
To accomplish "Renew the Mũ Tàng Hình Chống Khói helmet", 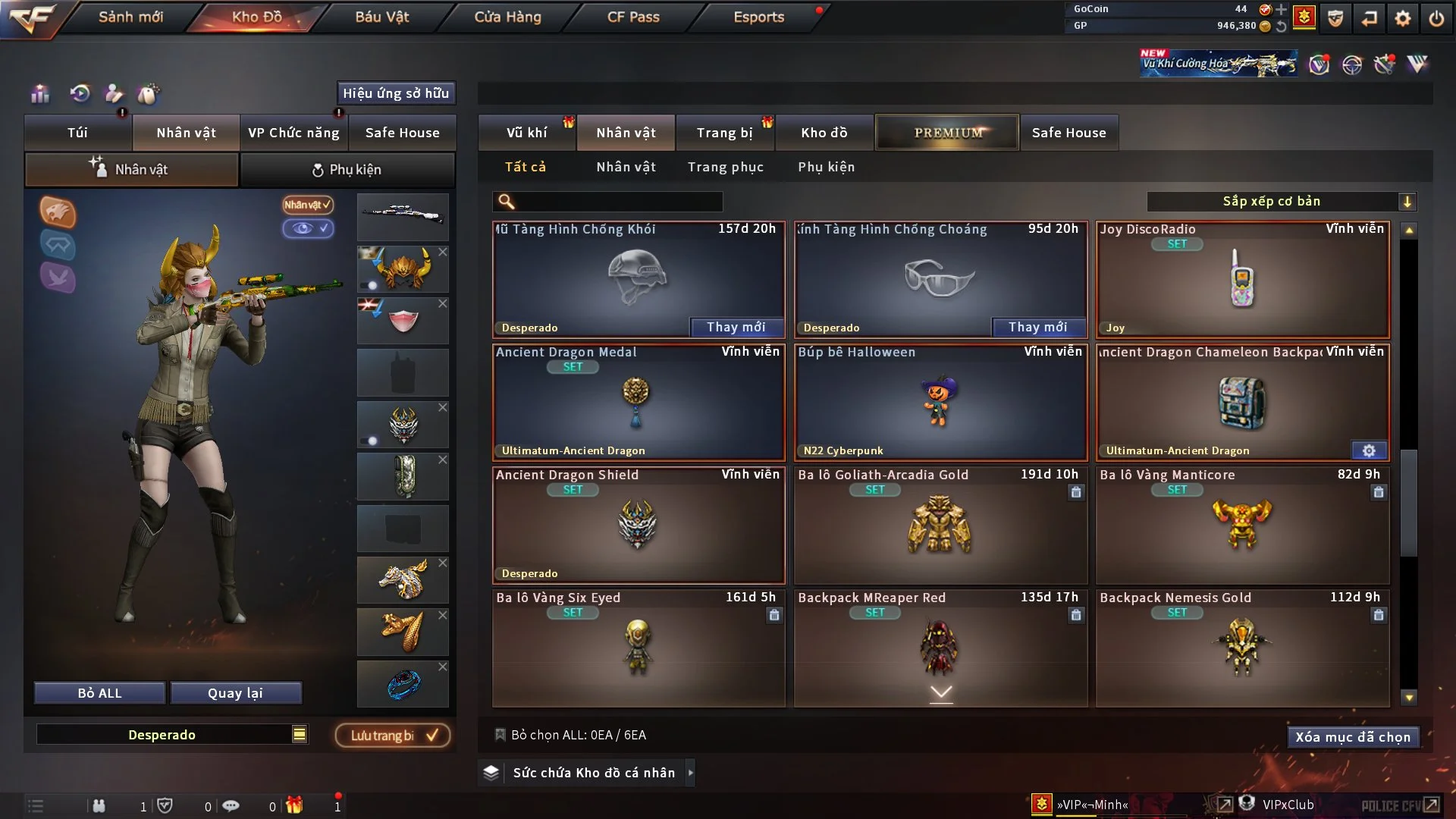I will tap(736, 327).
